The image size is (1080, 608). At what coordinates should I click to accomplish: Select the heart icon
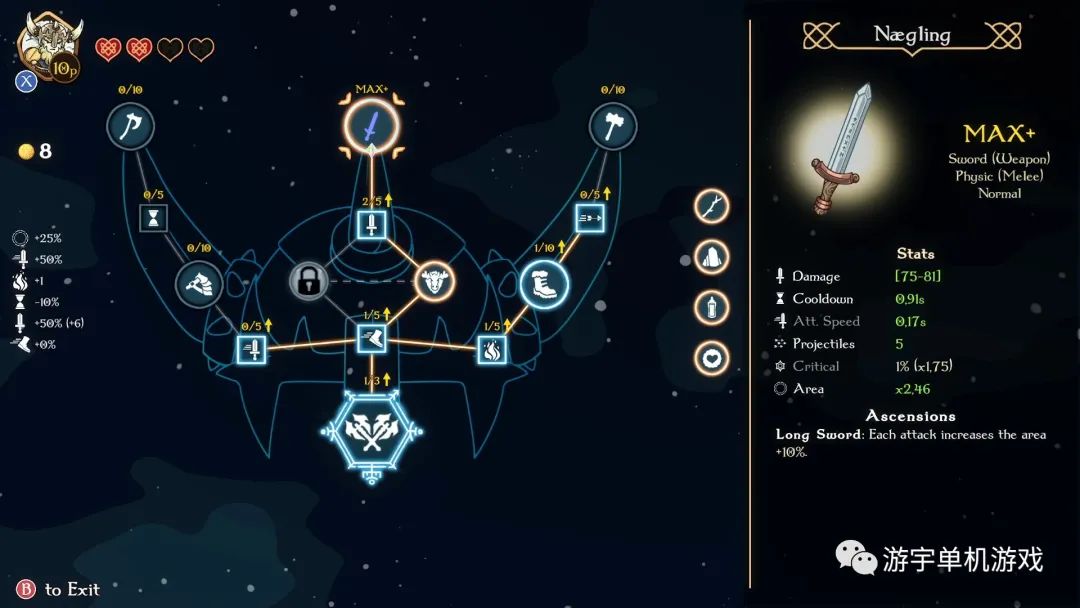point(711,357)
